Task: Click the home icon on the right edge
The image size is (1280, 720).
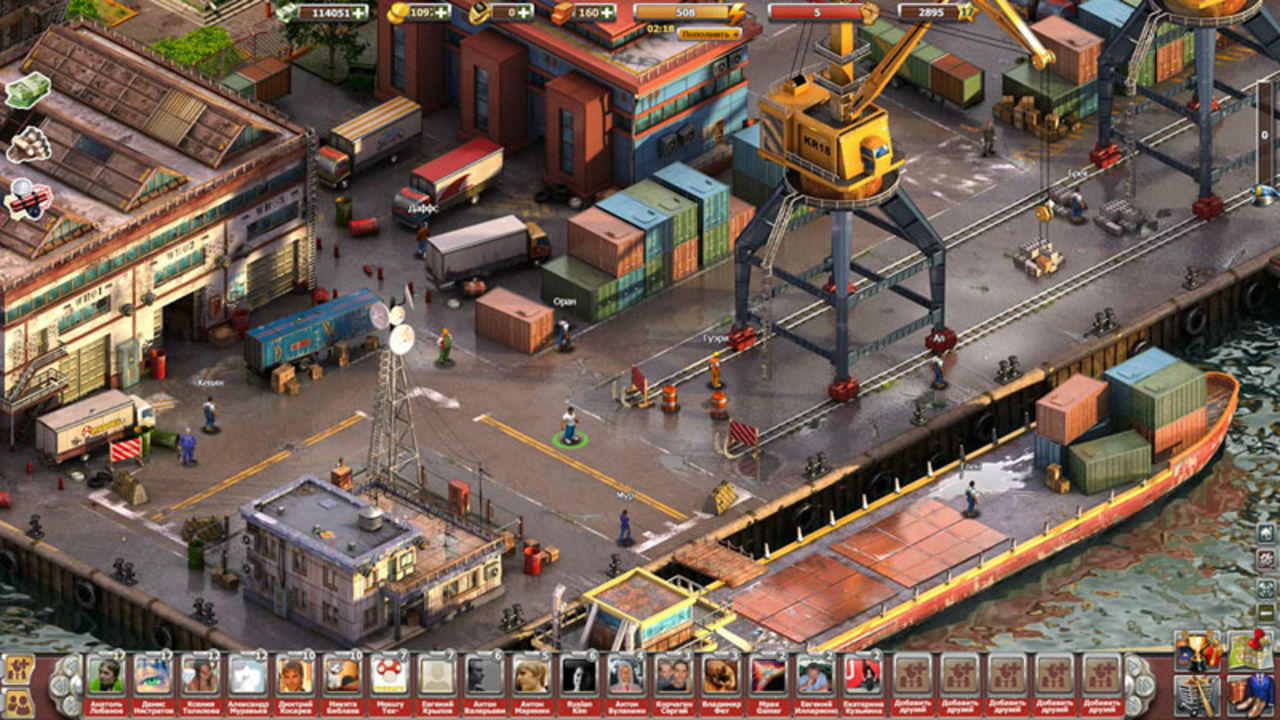Action: (1266, 533)
